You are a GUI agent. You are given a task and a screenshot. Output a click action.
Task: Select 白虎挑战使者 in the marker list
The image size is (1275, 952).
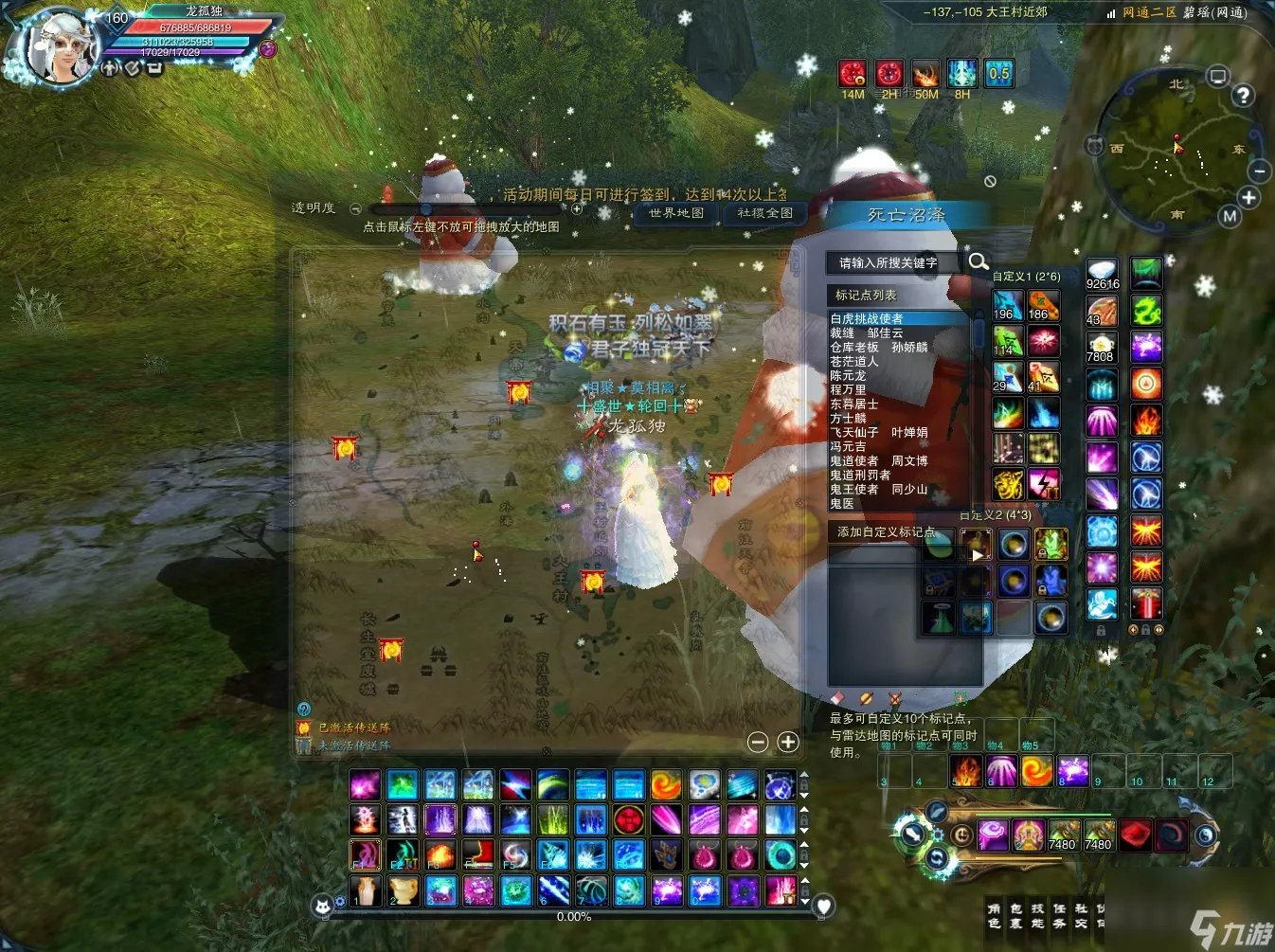[x=867, y=318]
